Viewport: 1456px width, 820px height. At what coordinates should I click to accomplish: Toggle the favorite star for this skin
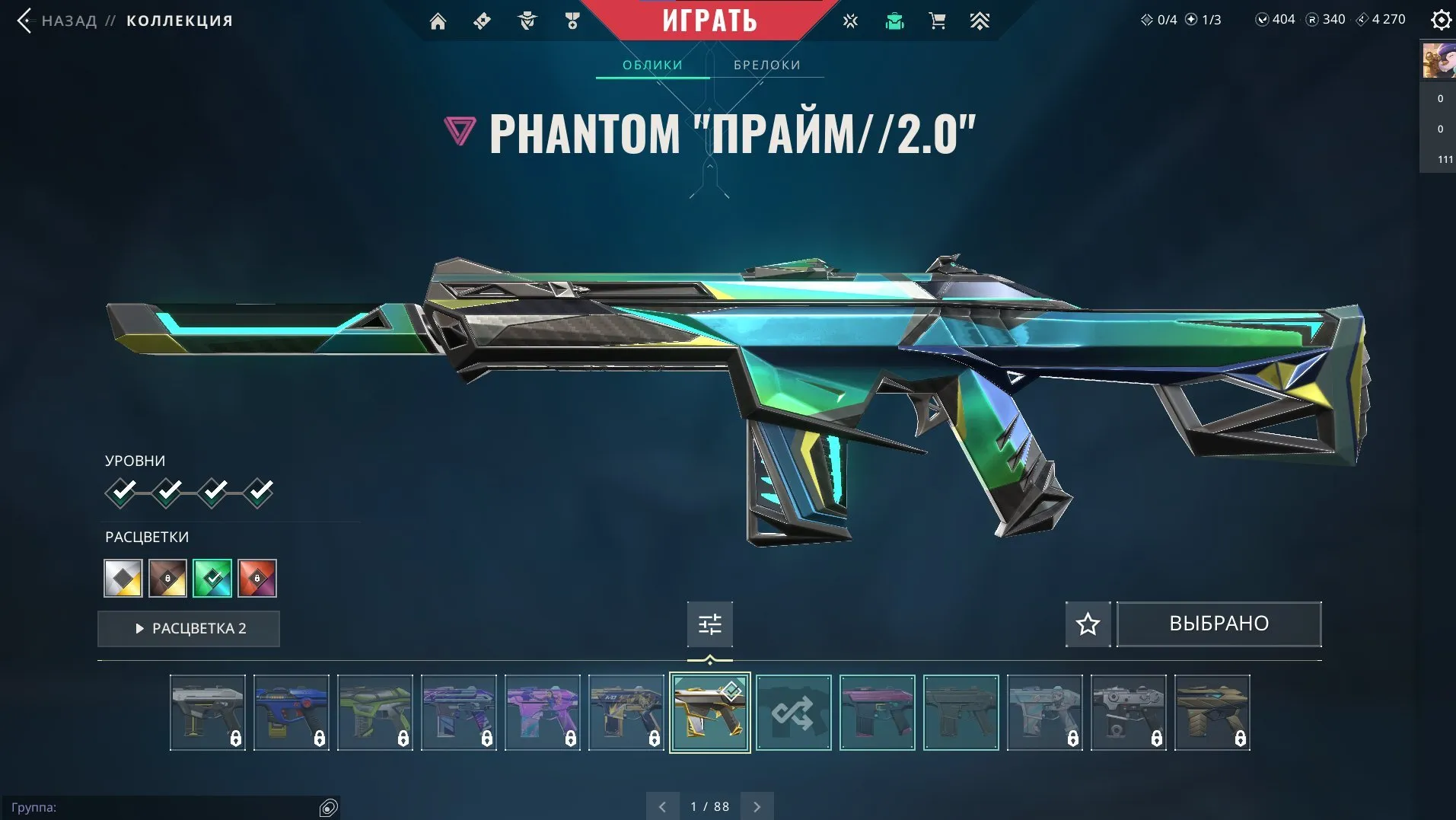point(1087,624)
